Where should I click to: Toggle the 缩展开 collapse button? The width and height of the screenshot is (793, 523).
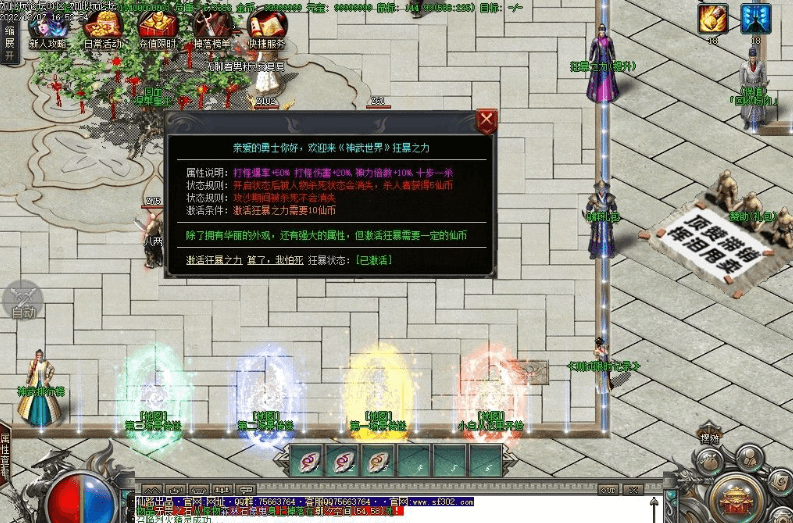9,44
